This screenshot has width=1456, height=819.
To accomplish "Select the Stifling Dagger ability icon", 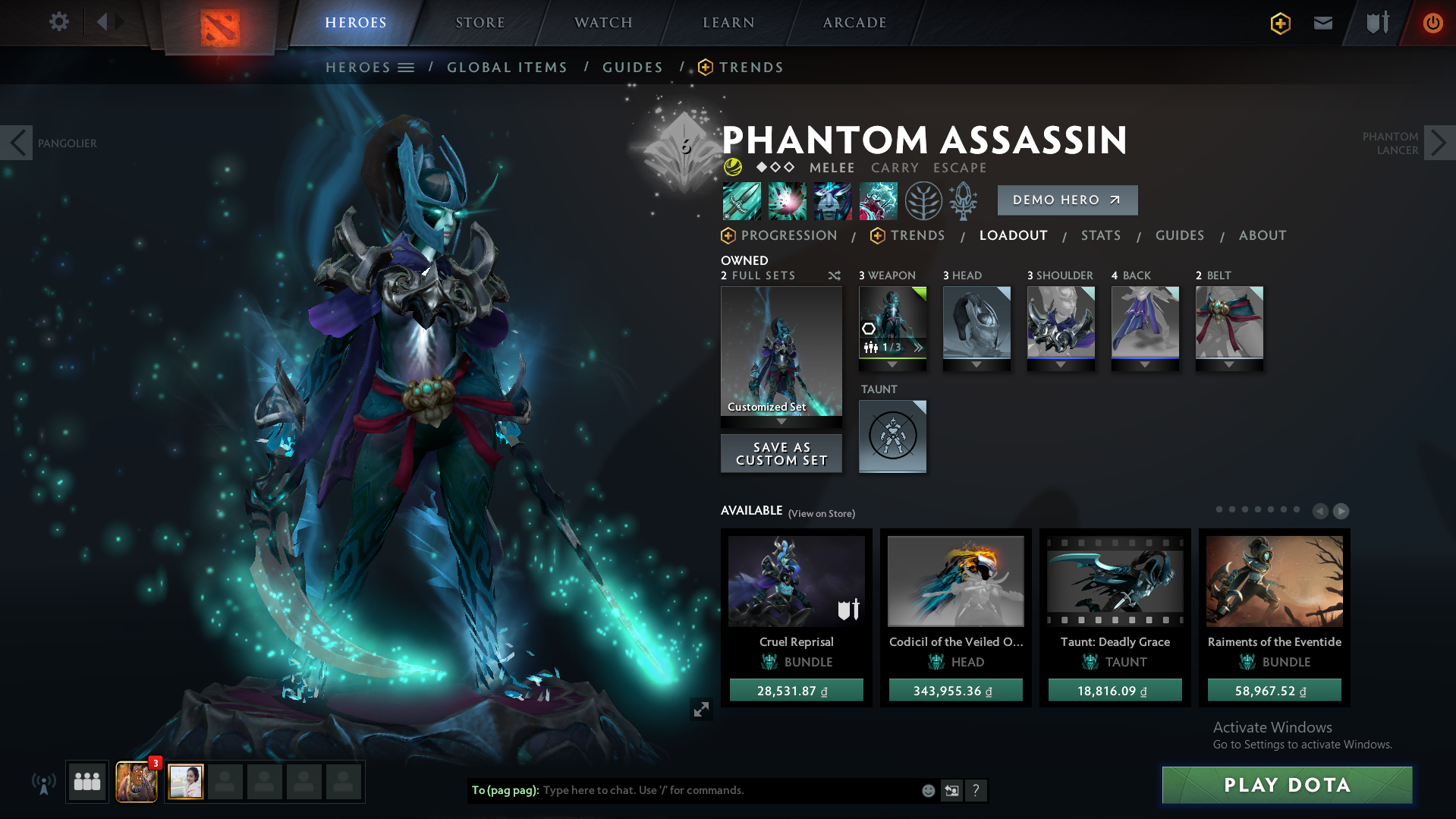I will coord(741,200).
